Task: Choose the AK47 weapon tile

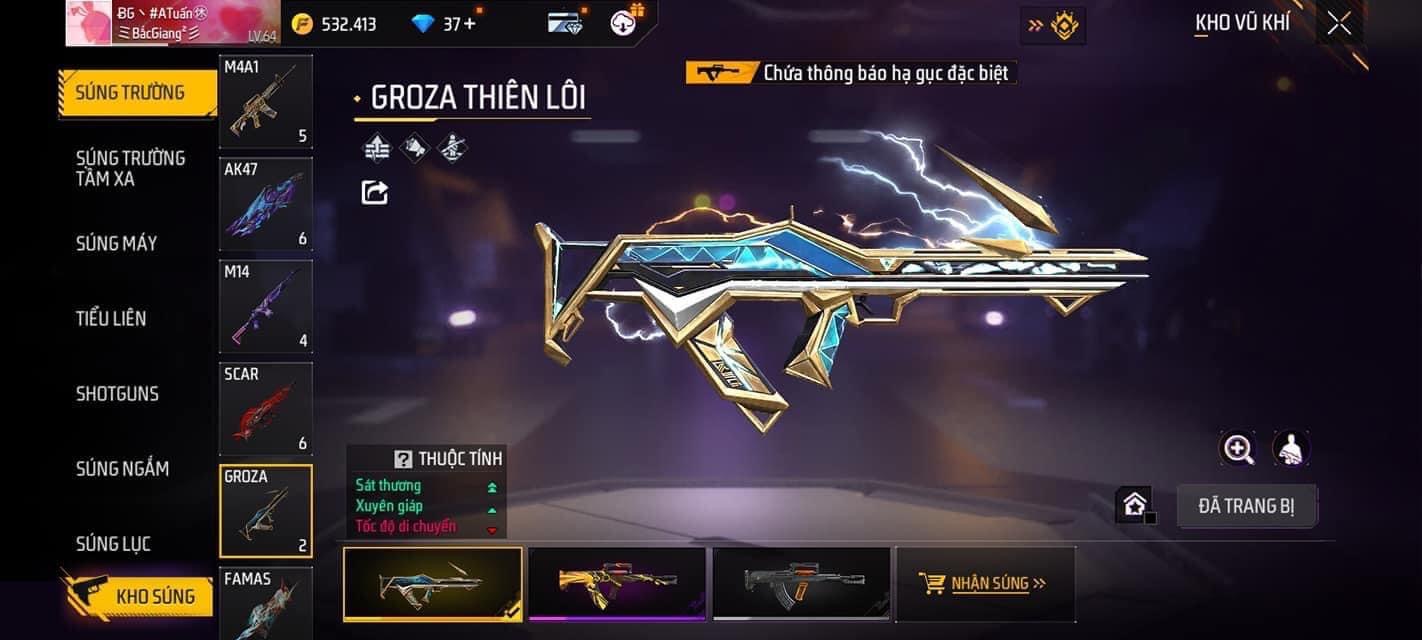Action: coord(265,204)
